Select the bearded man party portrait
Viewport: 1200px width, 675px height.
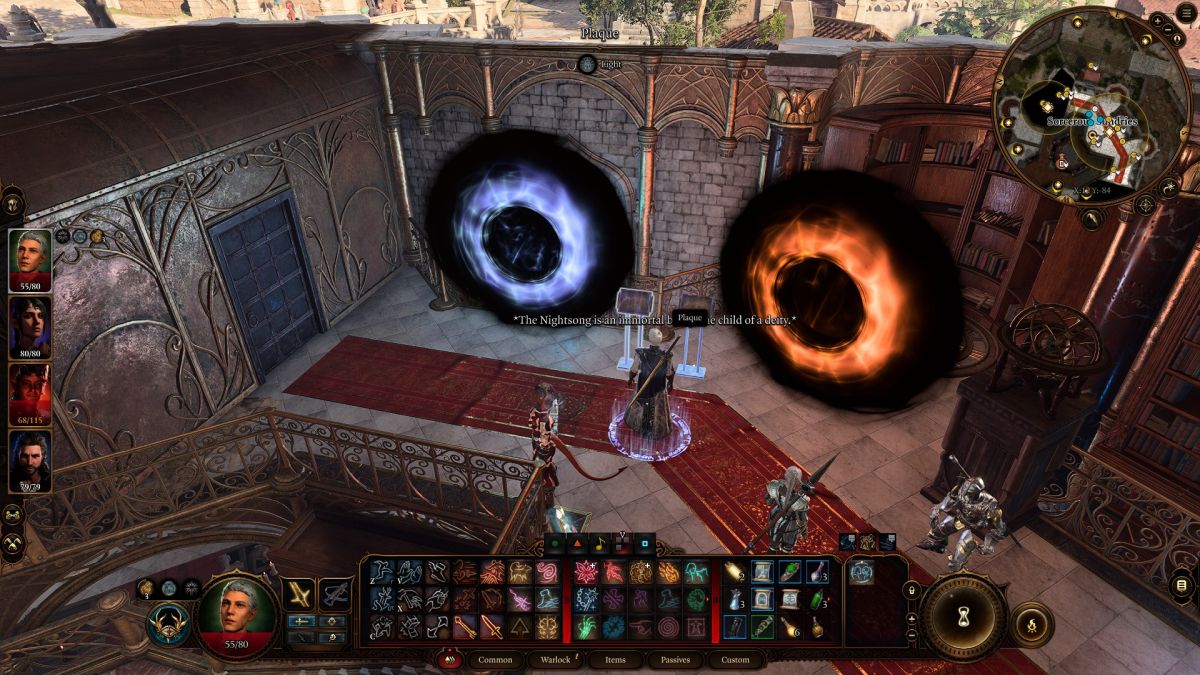click(x=30, y=457)
